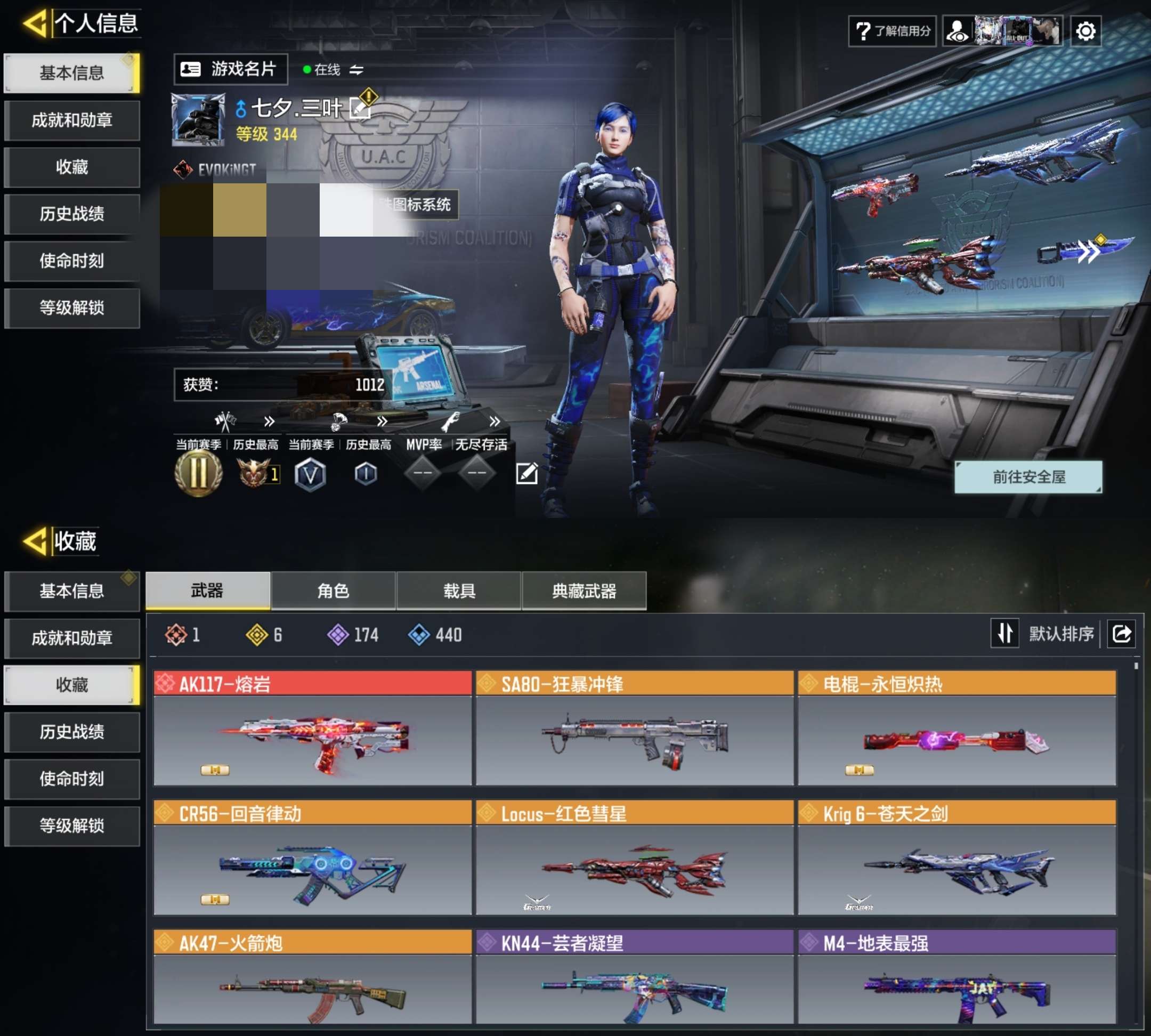The height and width of the screenshot is (1036, 1151).
Task: Open the settings gear
Action: coord(1086,31)
